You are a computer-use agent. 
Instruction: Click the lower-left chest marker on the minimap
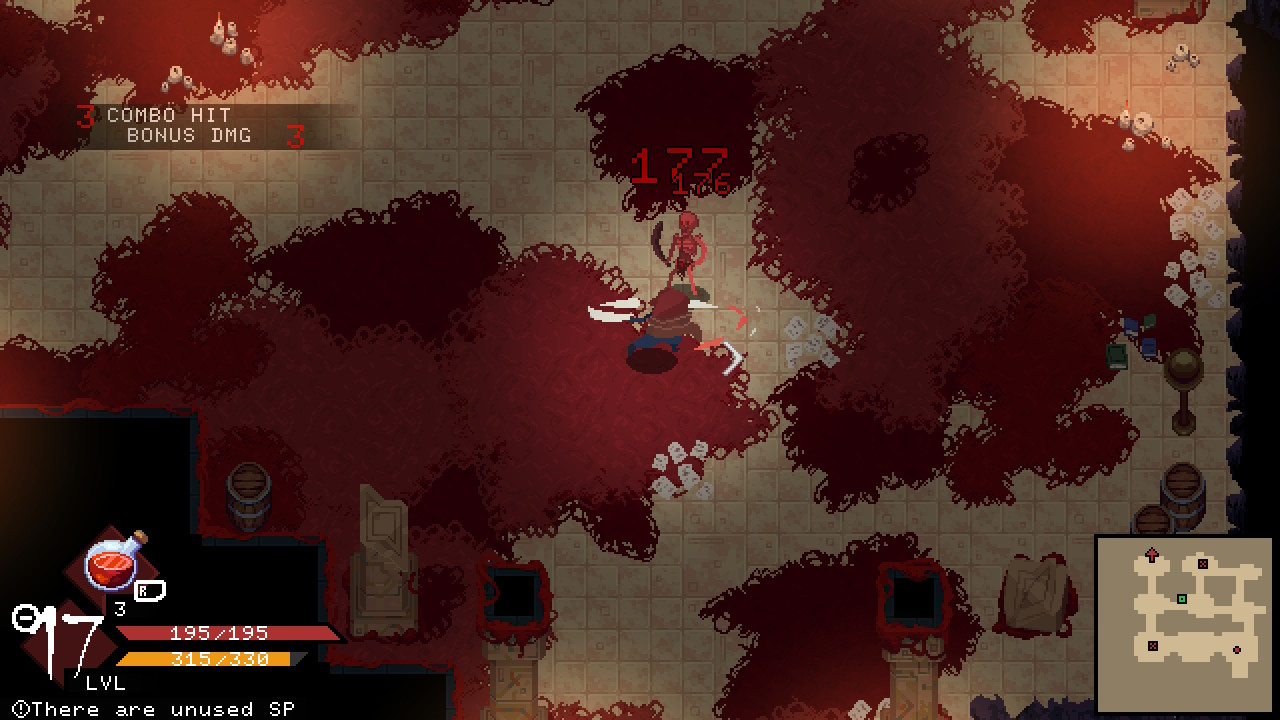click(1153, 645)
